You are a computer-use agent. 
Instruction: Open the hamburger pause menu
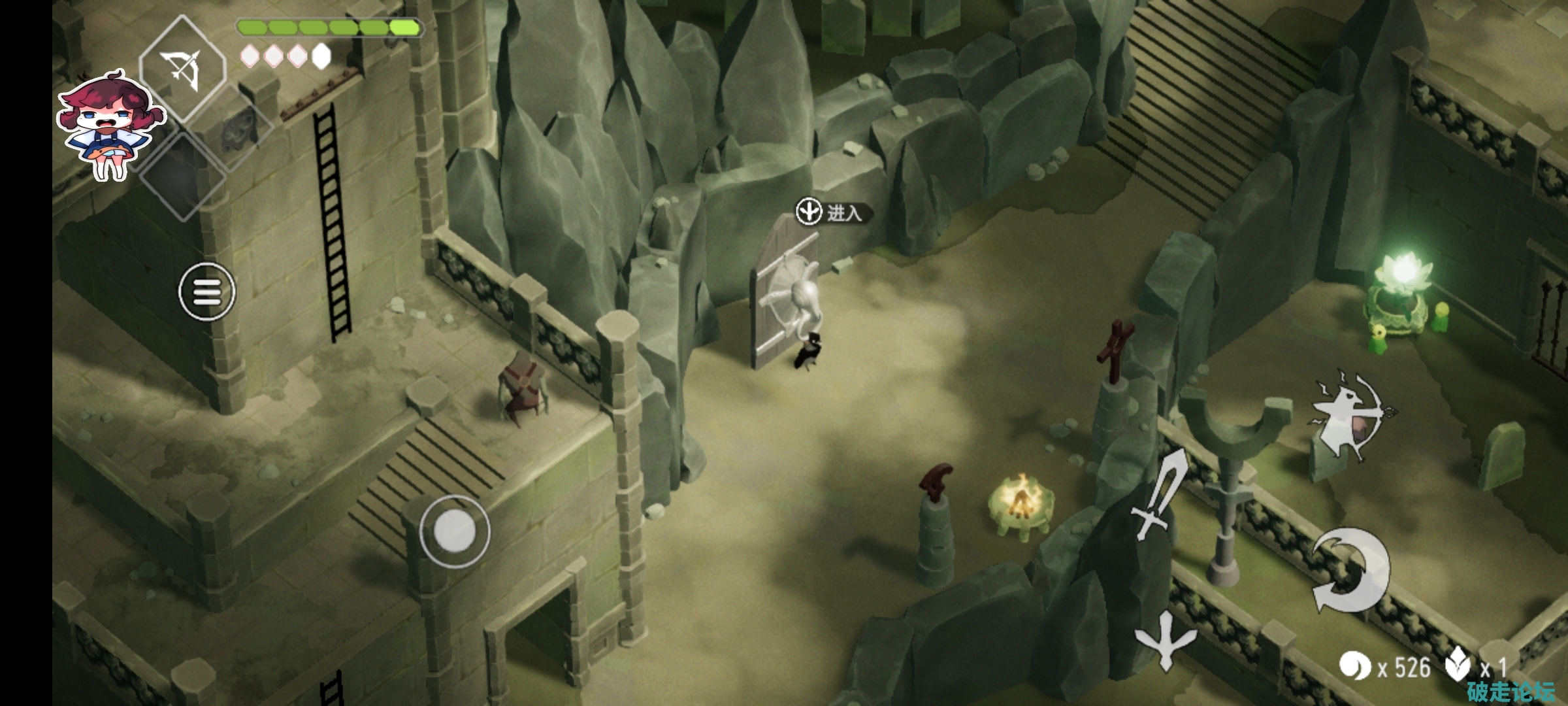(207, 292)
